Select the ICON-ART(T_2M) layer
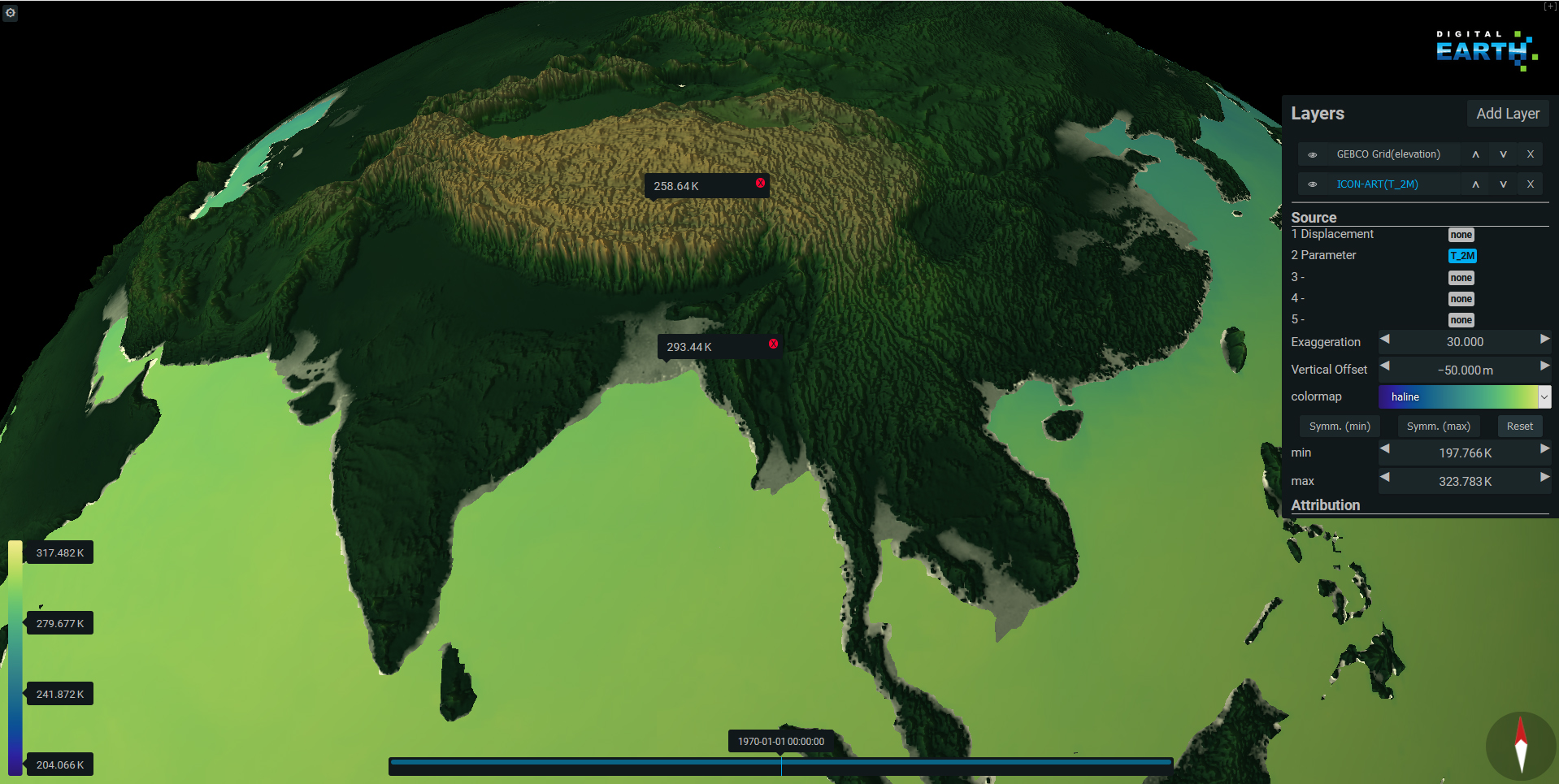Image resolution: width=1559 pixels, height=784 pixels. tap(1377, 184)
